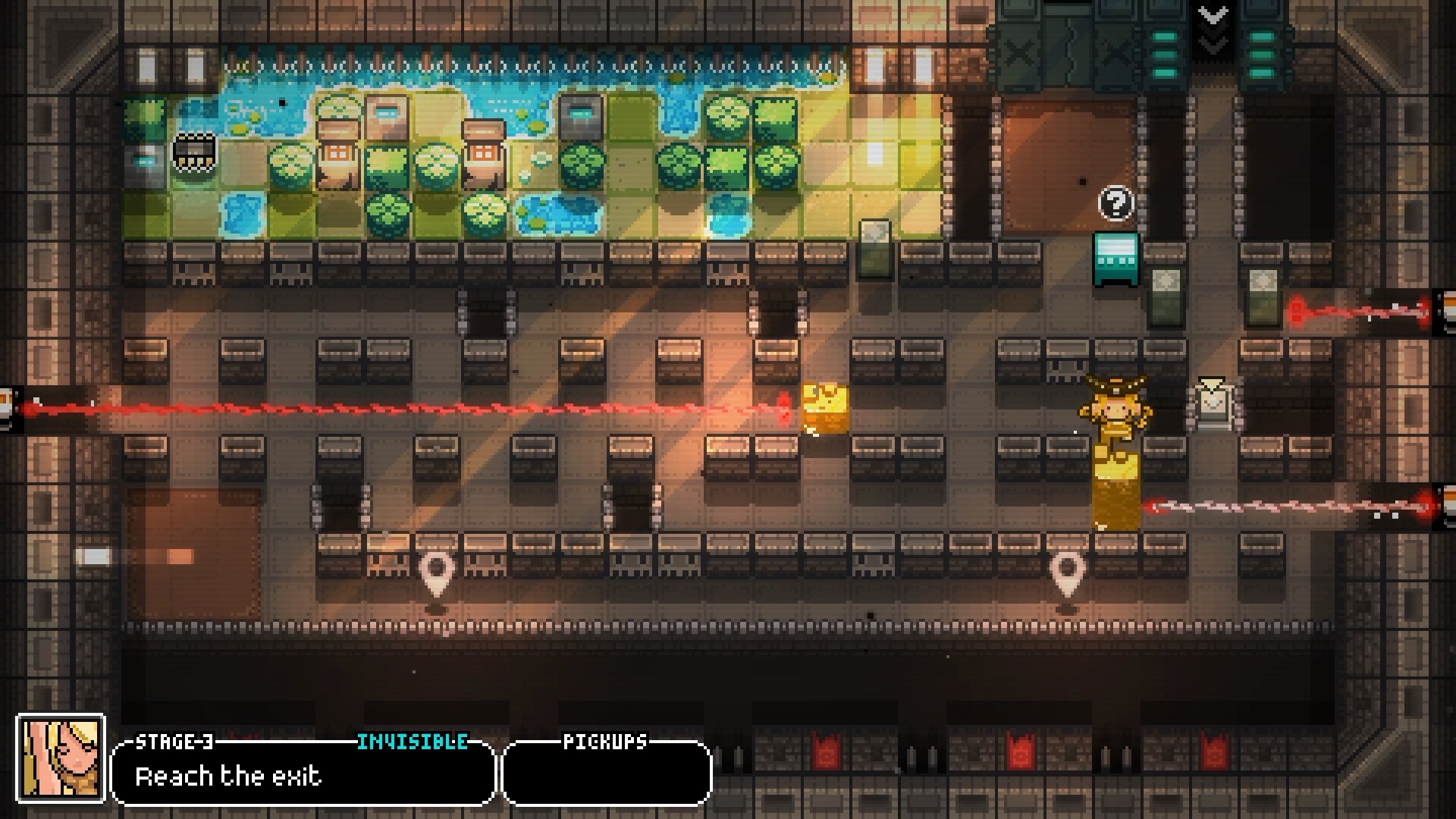Select the PICKUPS header

(x=605, y=742)
